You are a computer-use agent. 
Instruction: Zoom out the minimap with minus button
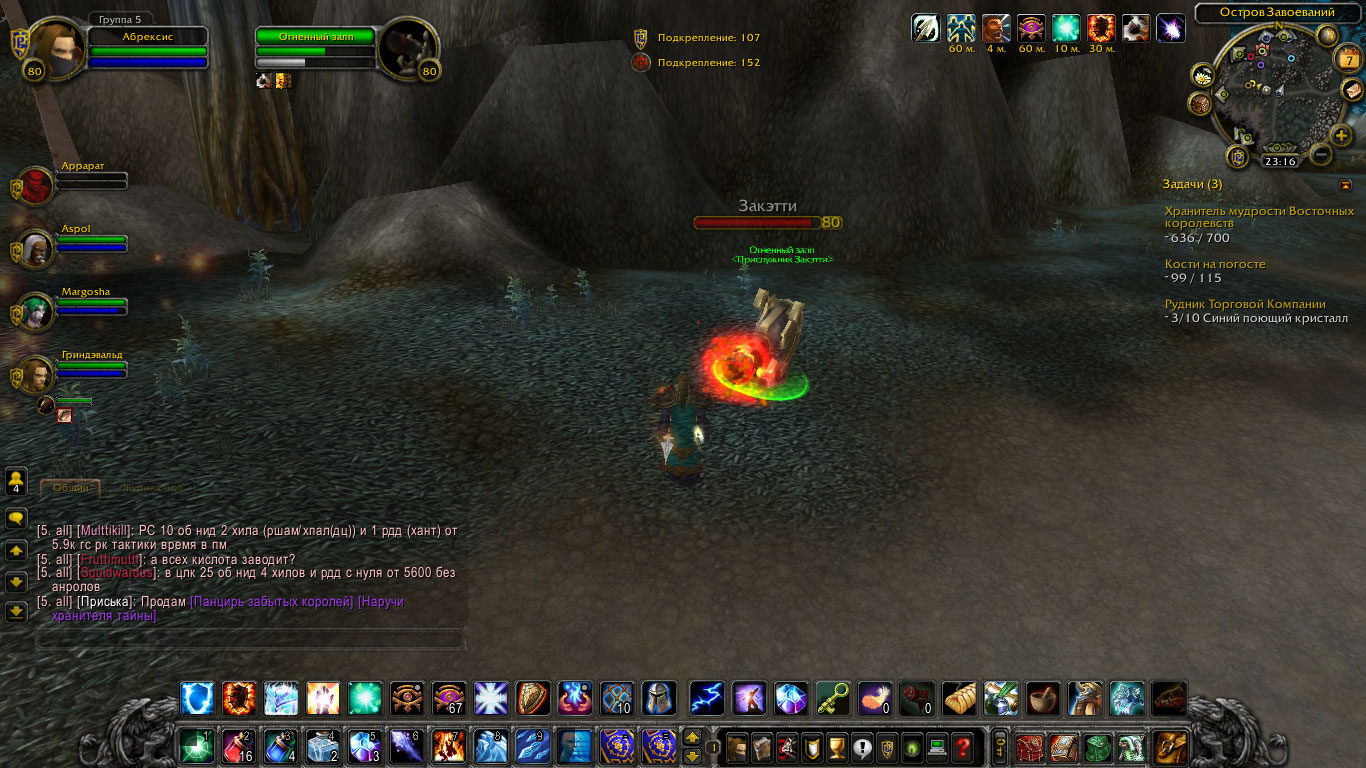1320,154
